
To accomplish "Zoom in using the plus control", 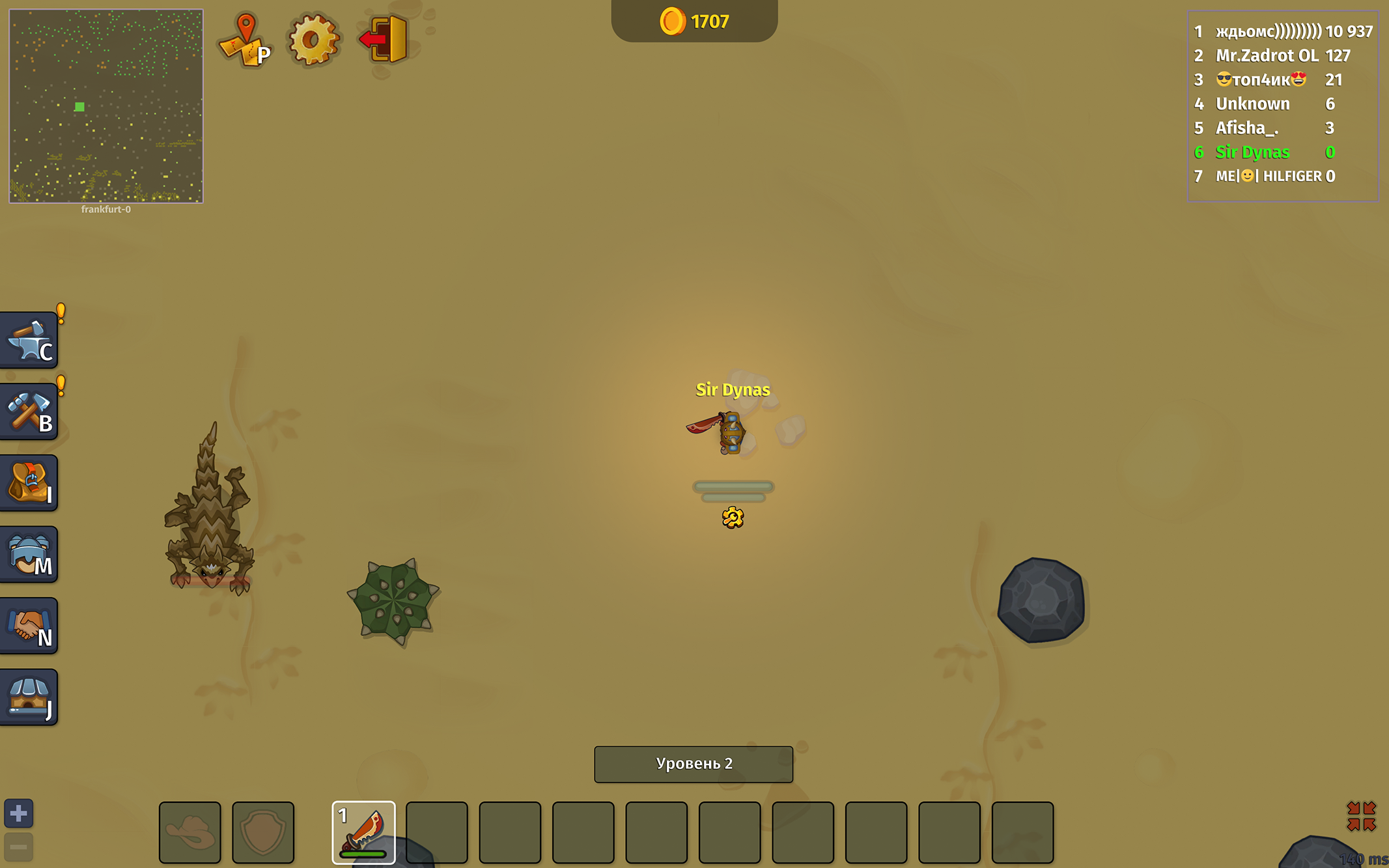I will click(18, 813).
